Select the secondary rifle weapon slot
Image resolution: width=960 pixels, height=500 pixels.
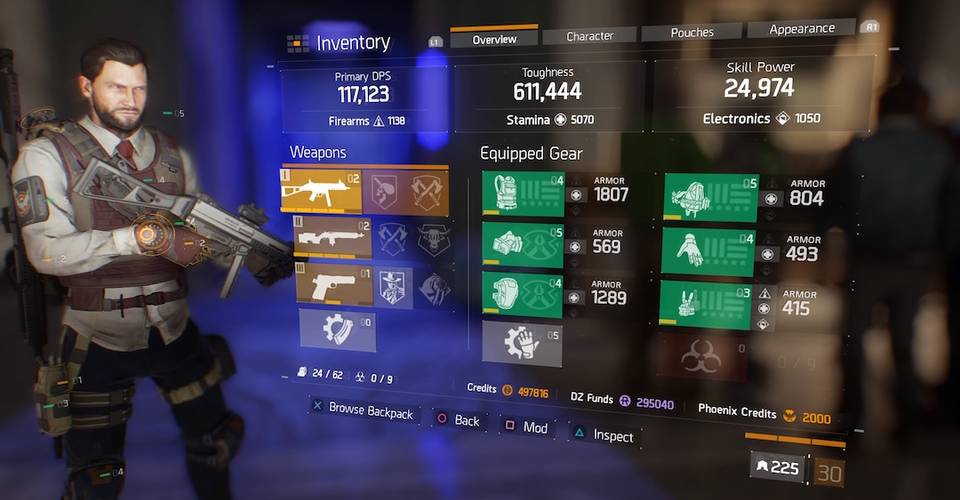pos(332,238)
